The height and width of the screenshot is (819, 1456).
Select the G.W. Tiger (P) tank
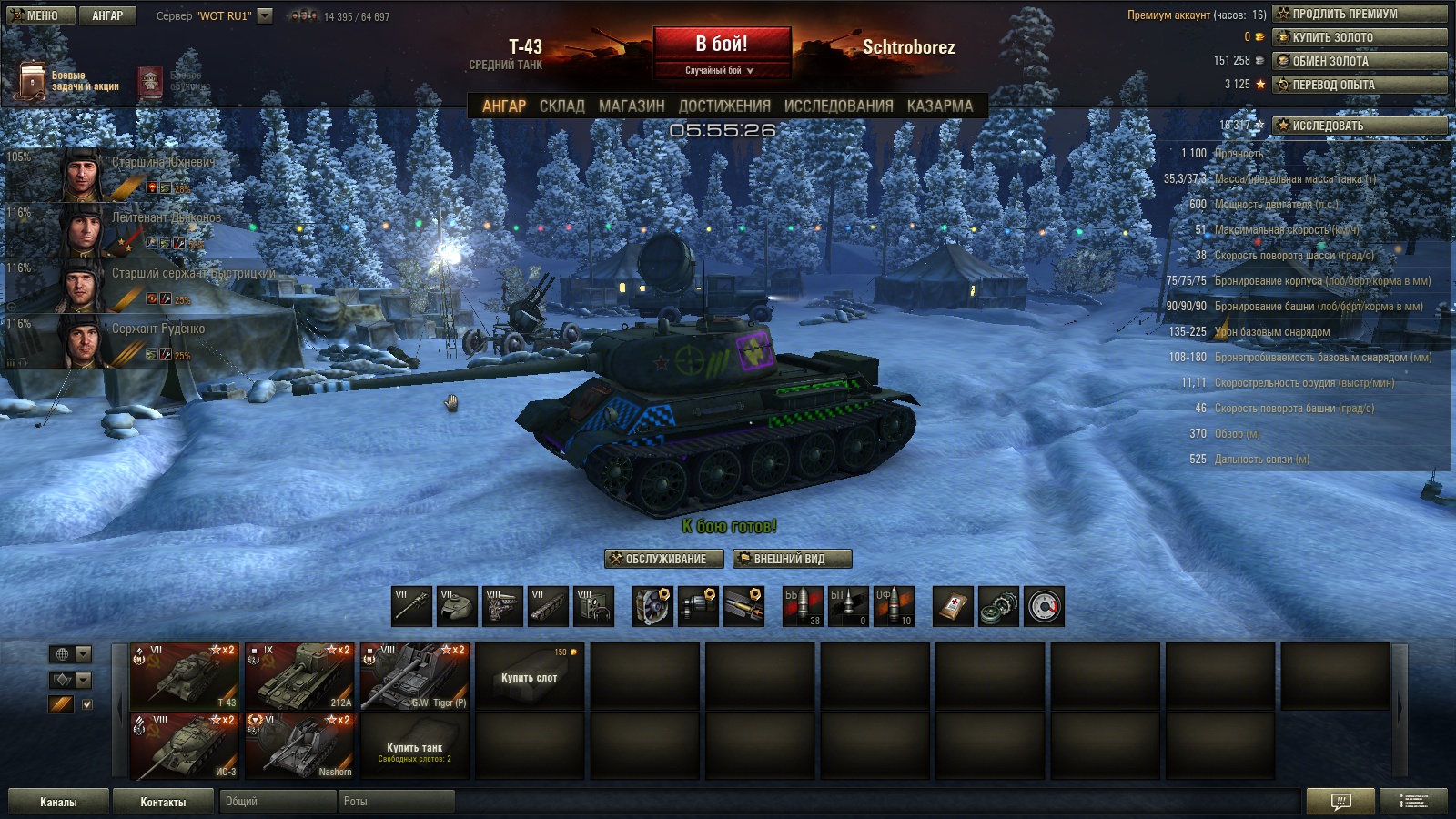click(415, 676)
